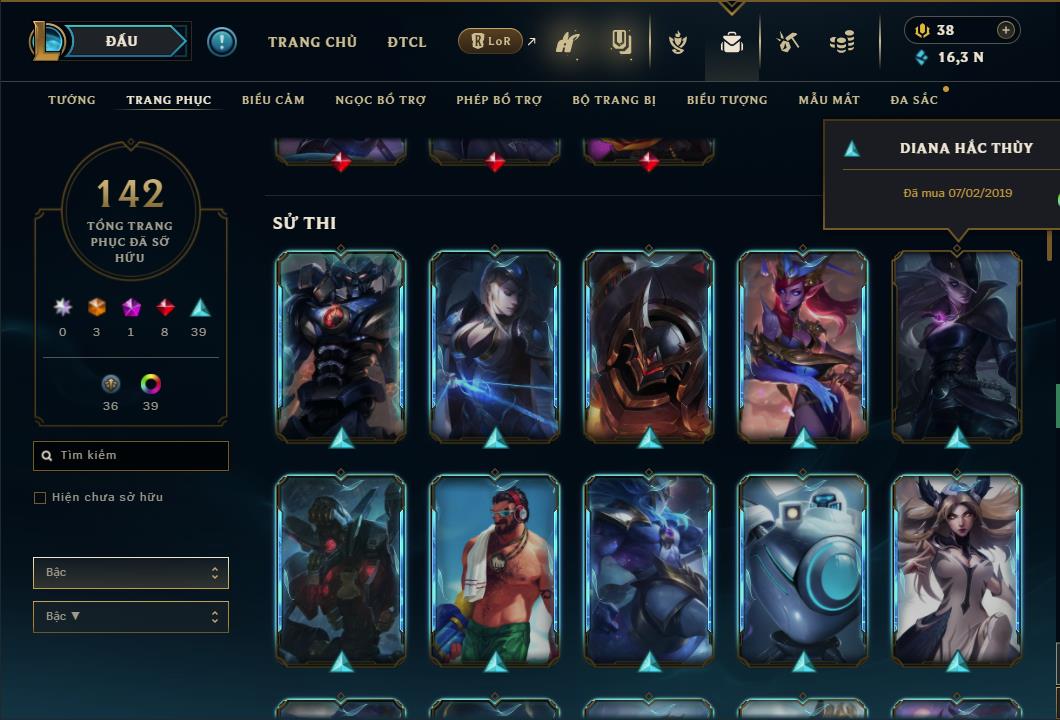Open the NGỌC BỔ TRỢ runes tab
The height and width of the screenshot is (720, 1060).
pos(380,100)
